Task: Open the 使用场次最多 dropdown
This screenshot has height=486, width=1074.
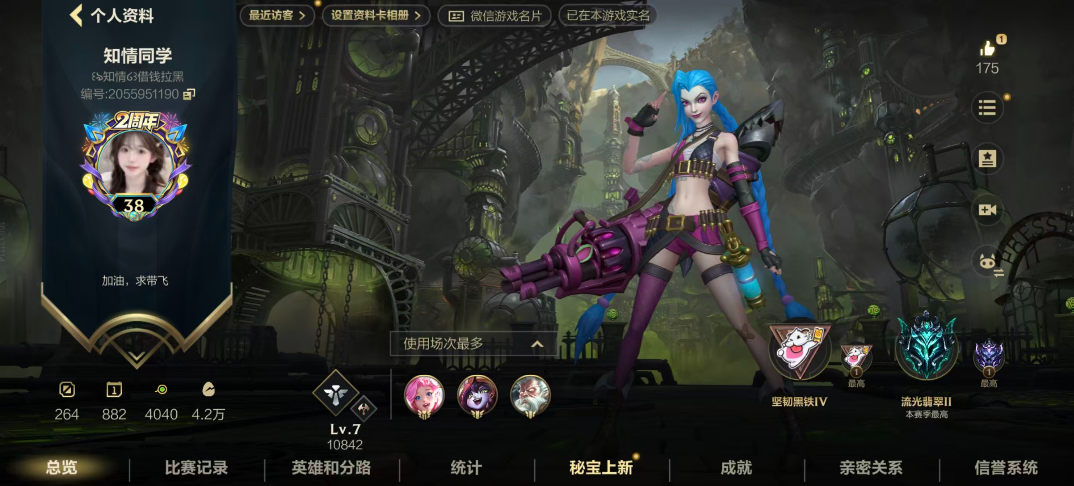Action: [x=474, y=343]
